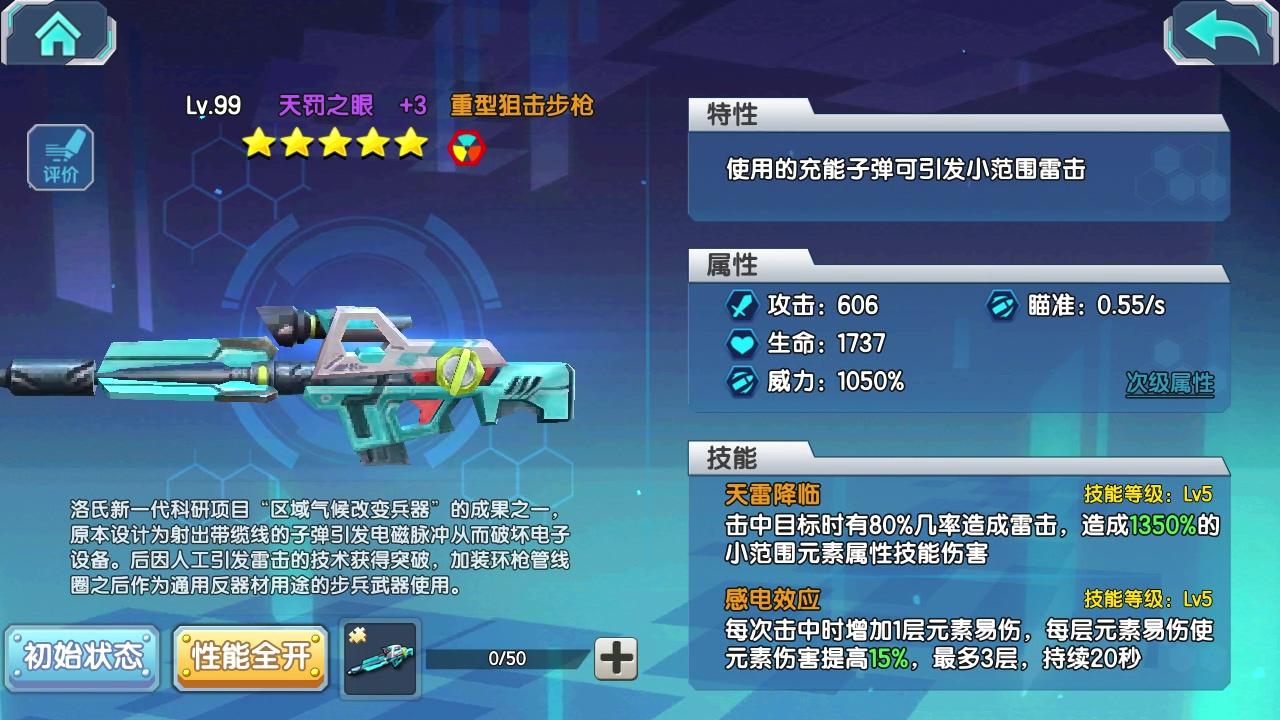Click the plus button beside fragment bar
Image resolution: width=1280 pixels, height=720 pixels.
pyautogui.click(x=616, y=658)
